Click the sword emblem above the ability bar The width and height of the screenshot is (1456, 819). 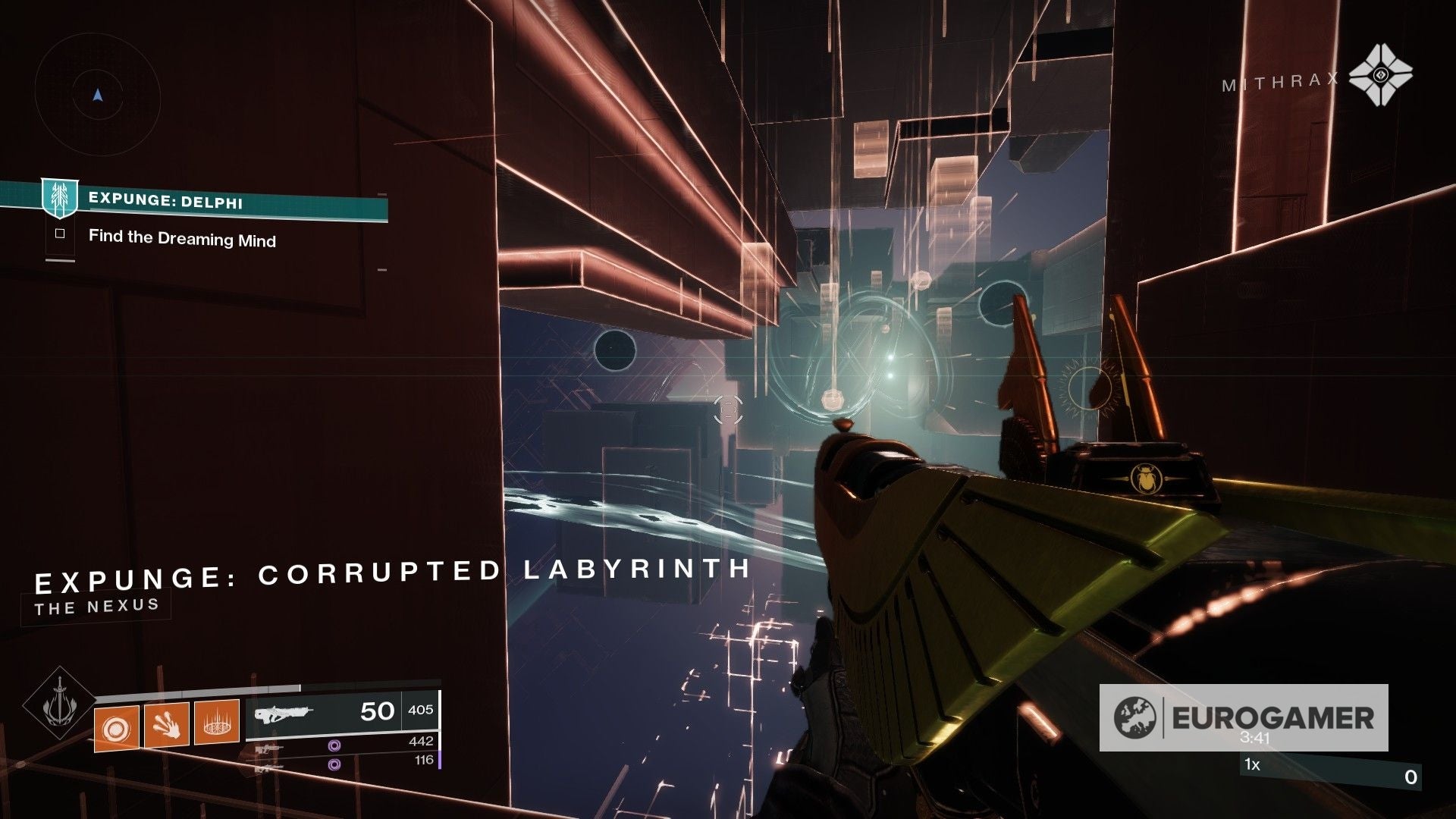pyautogui.click(x=61, y=704)
